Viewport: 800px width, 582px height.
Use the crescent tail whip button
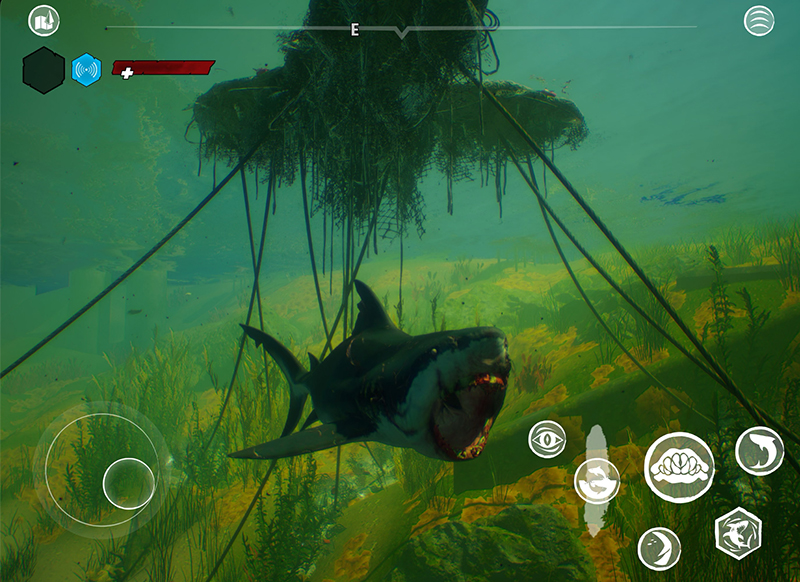pos(659,546)
